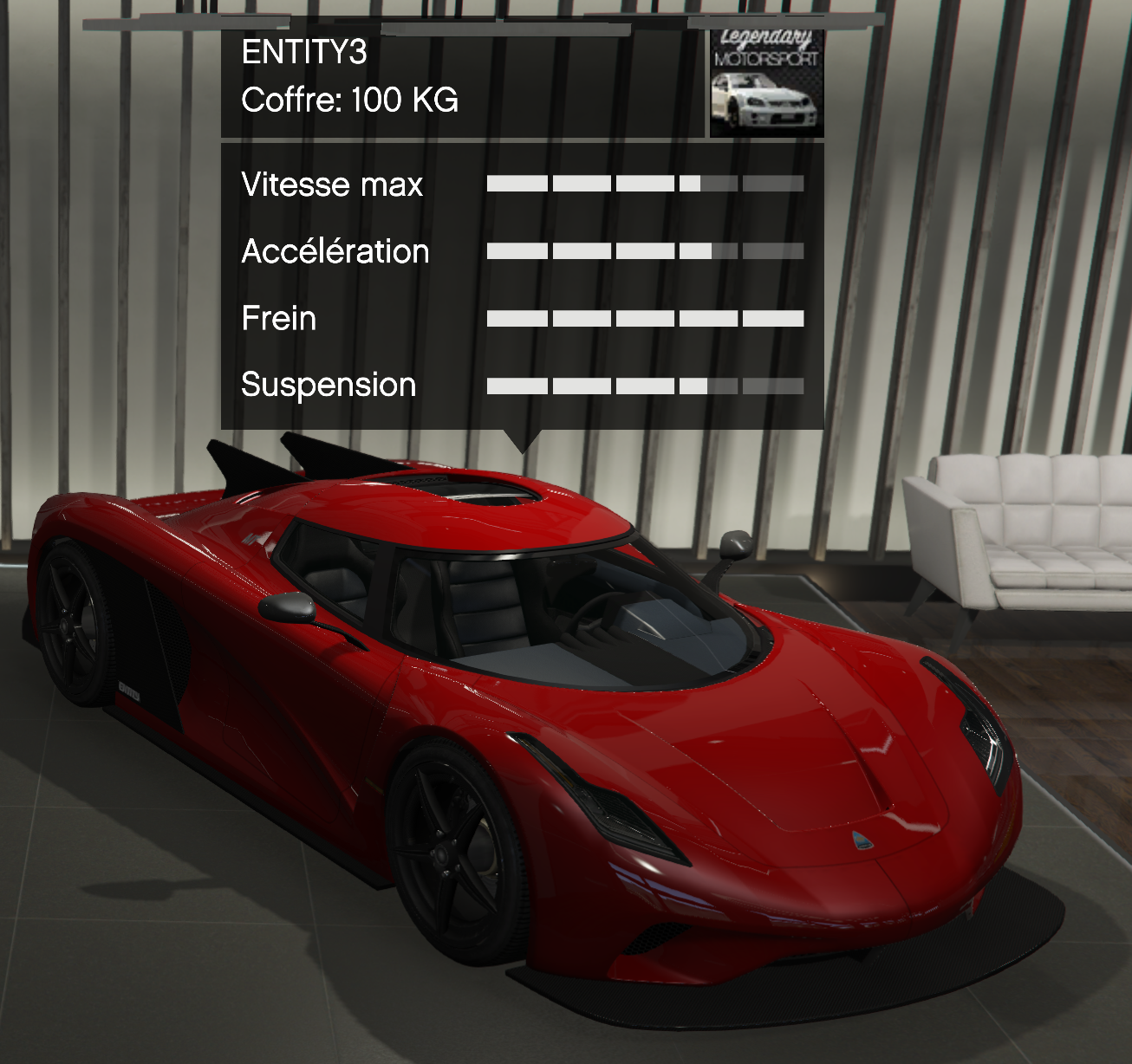Click the Legendary Motorsport logo thumbnail
This screenshot has width=1132, height=1064.
(x=765, y=83)
